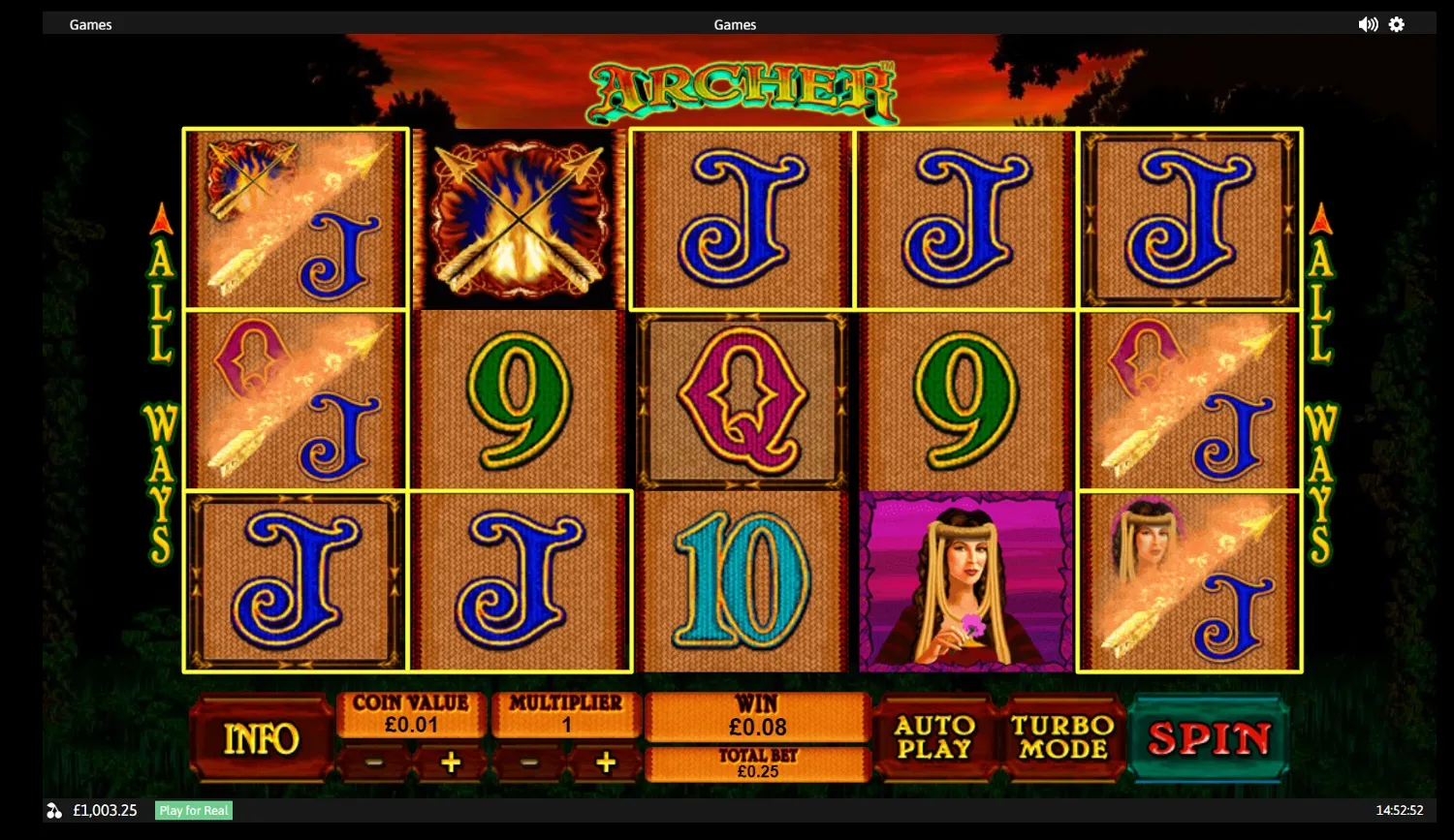The width and height of the screenshot is (1454, 840).
Task: Enable Turbo Mode
Action: pyautogui.click(x=1064, y=738)
